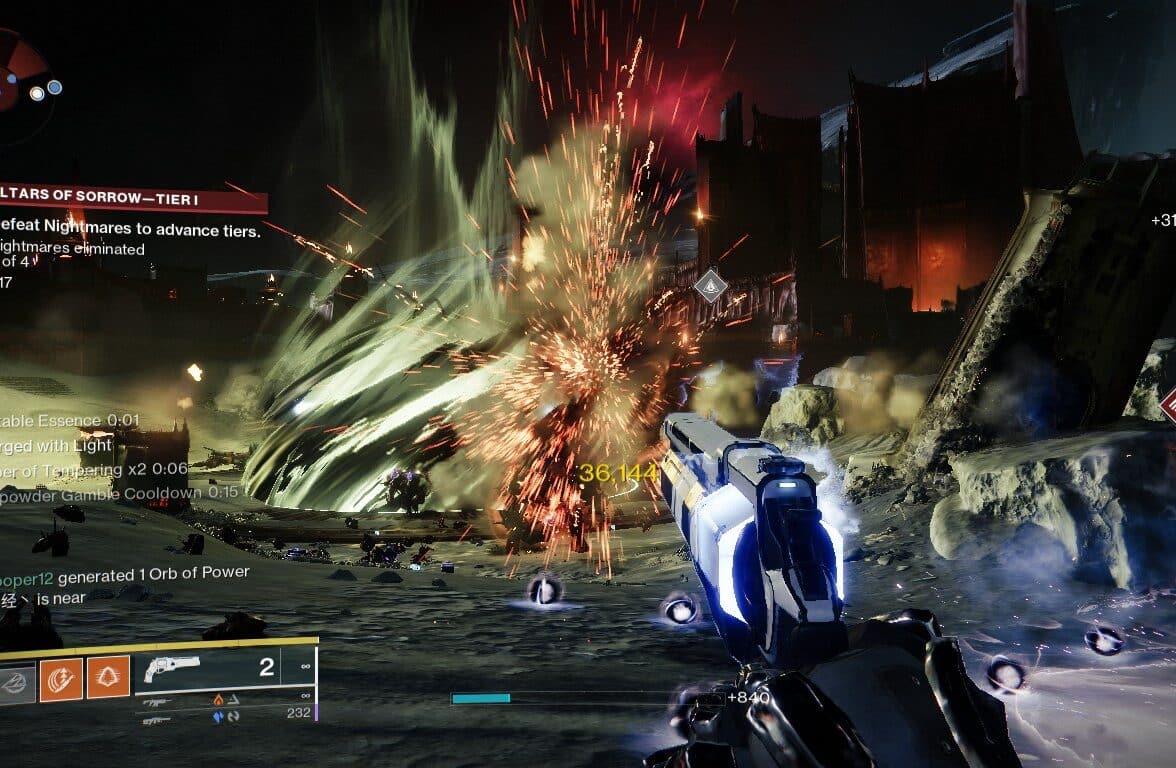Screen dimensions: 1176x768
Task: Click the diamond objective waypoint marker
Action: (711, 285)
